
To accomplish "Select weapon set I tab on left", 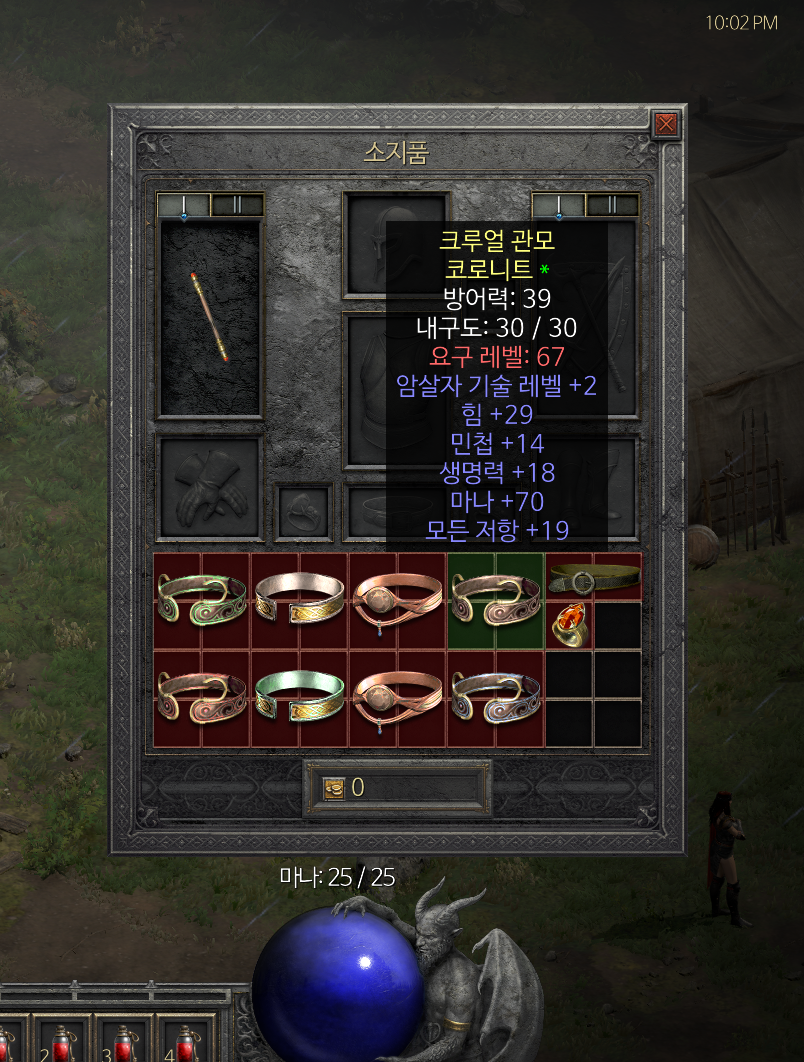I will (184, 205).
